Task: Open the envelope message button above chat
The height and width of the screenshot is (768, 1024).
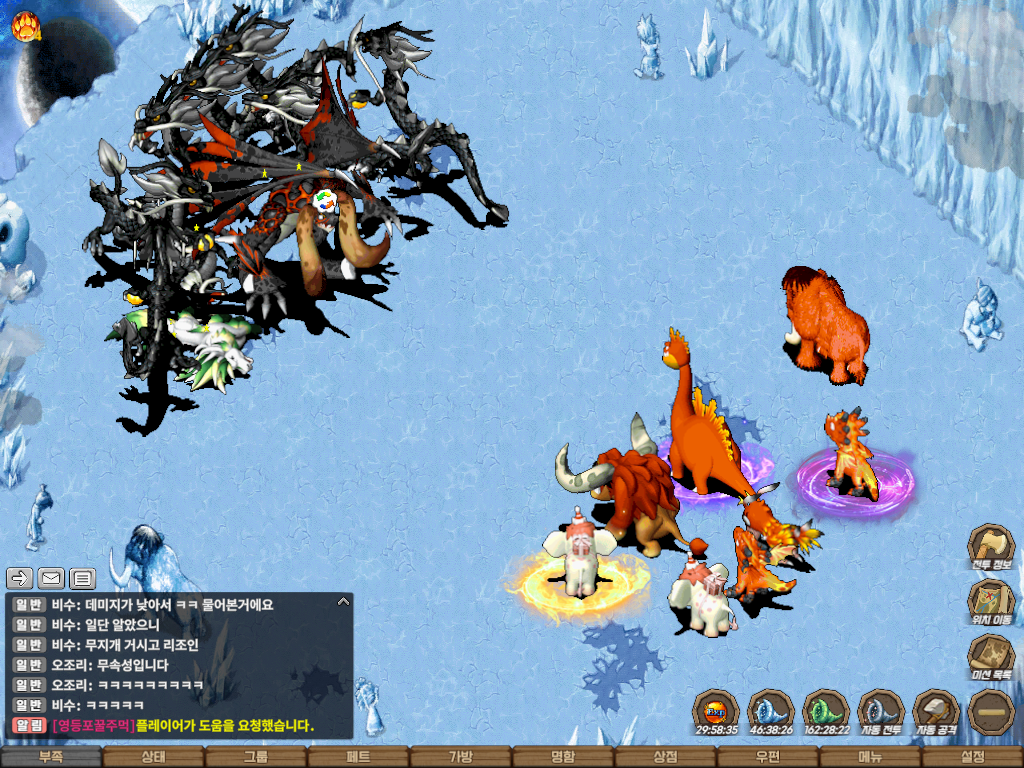Action: pyautogui.click(x=51, y=578)
